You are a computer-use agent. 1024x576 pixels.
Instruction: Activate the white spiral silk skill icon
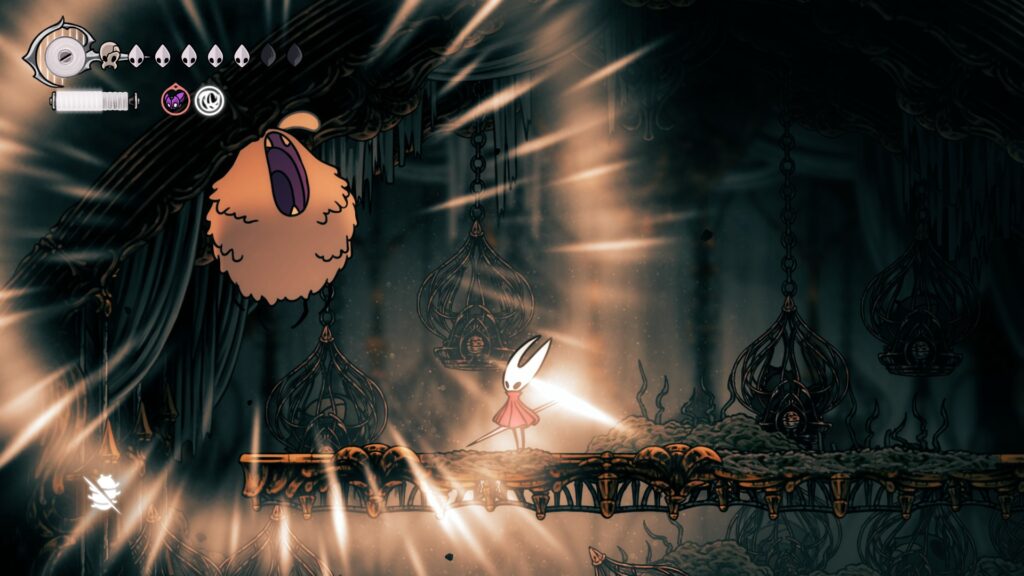click(209, 100)
